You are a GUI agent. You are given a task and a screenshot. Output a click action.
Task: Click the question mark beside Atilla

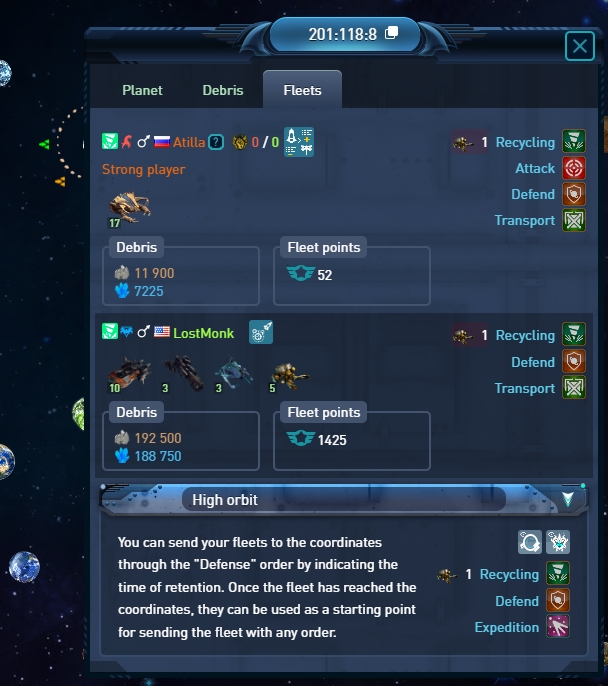(x=215, y=142)
